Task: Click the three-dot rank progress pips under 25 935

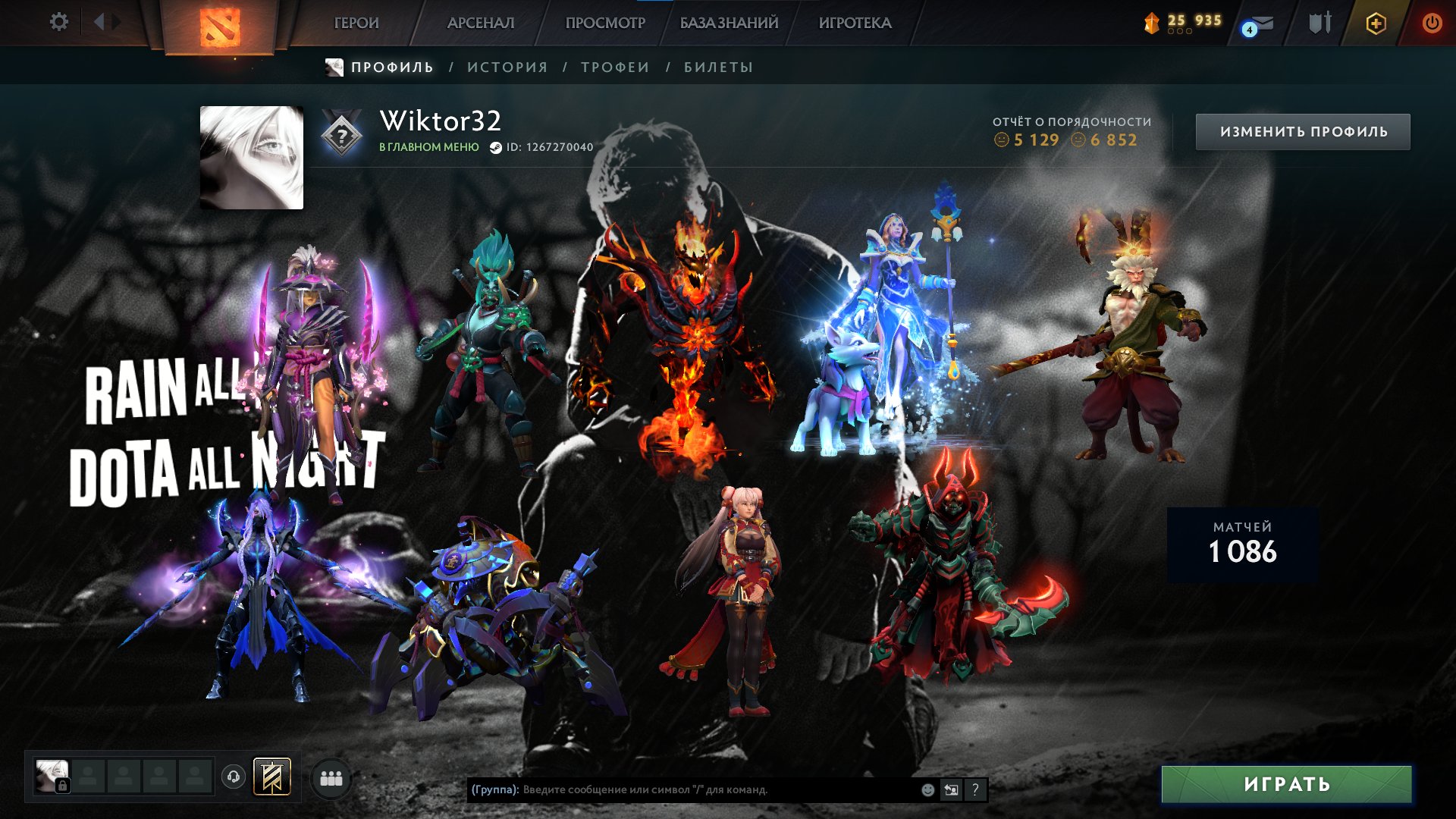Action: [x=1180, y=31]
